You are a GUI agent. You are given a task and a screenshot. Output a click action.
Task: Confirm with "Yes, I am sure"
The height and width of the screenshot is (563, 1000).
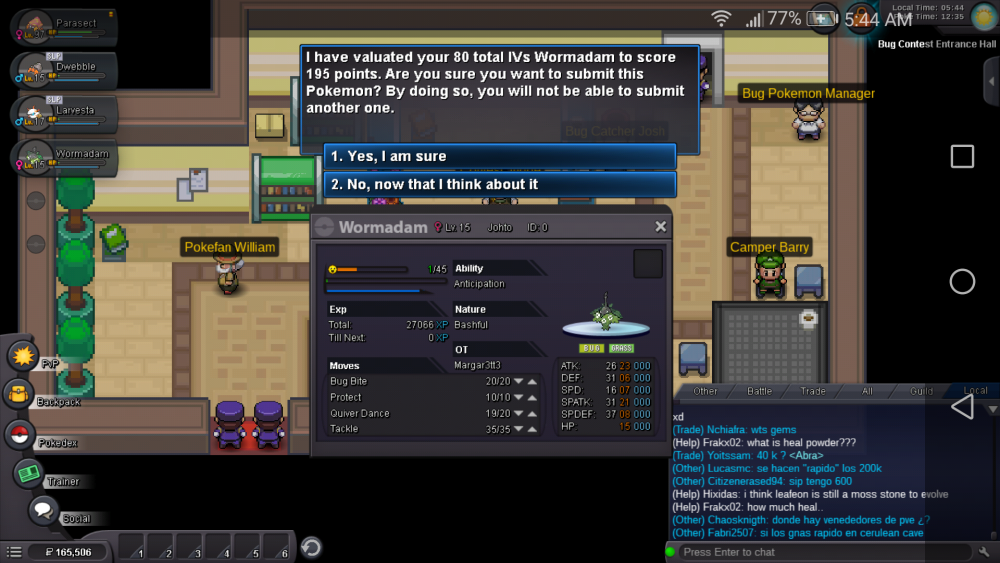coord(499,156)
